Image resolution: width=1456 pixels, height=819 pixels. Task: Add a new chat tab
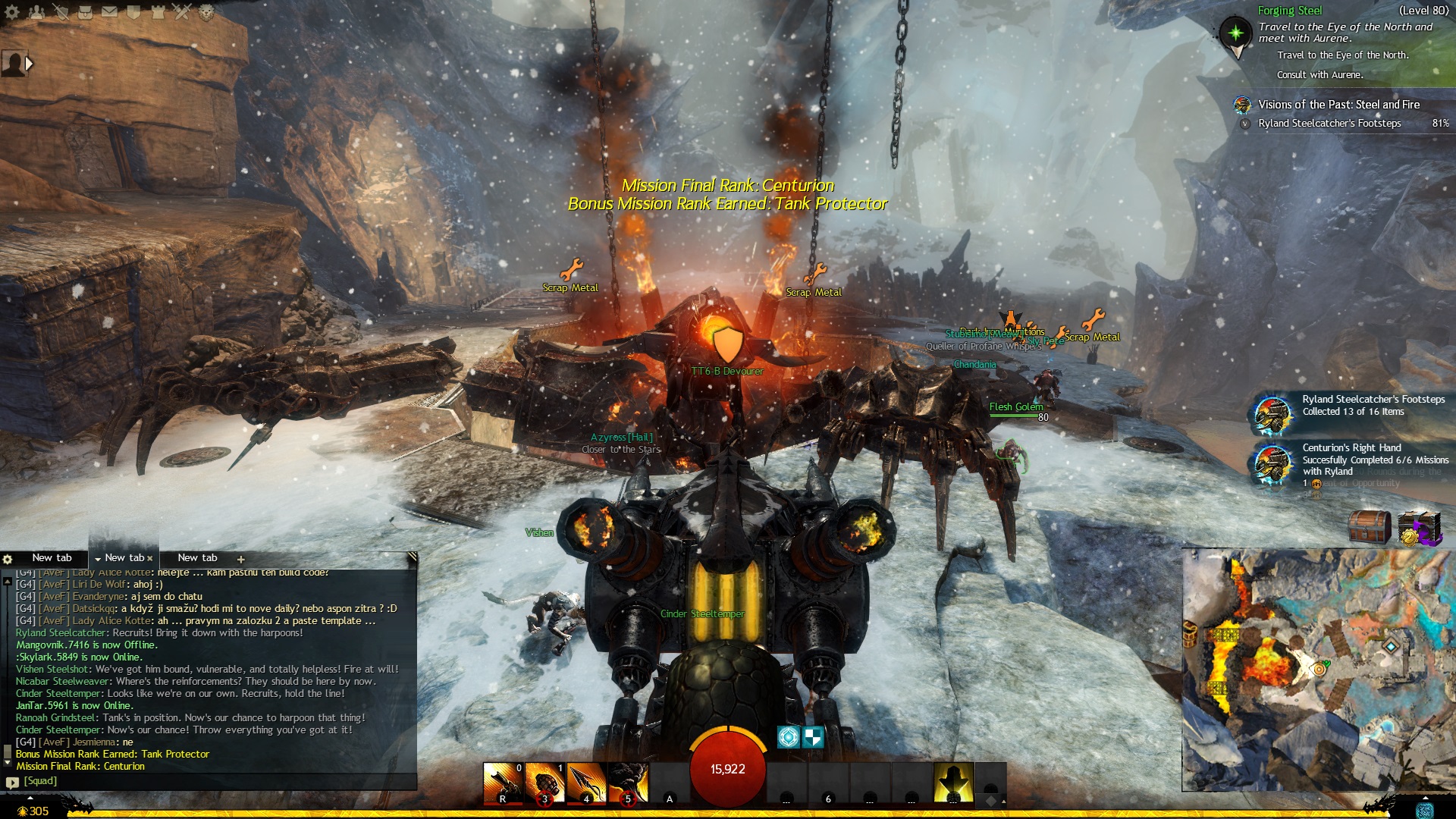241,559
